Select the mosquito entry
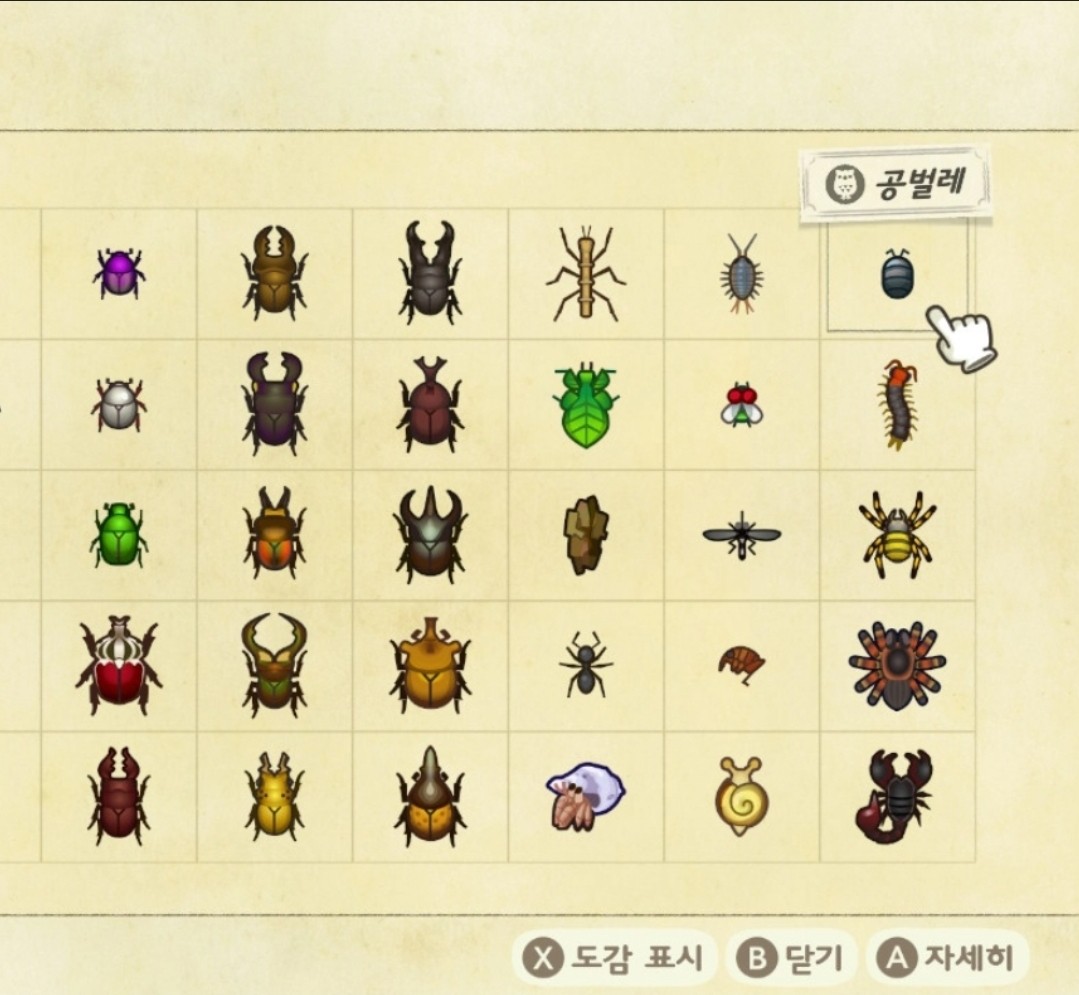This screenshot has width=1079, height=995. click(741, 536)
